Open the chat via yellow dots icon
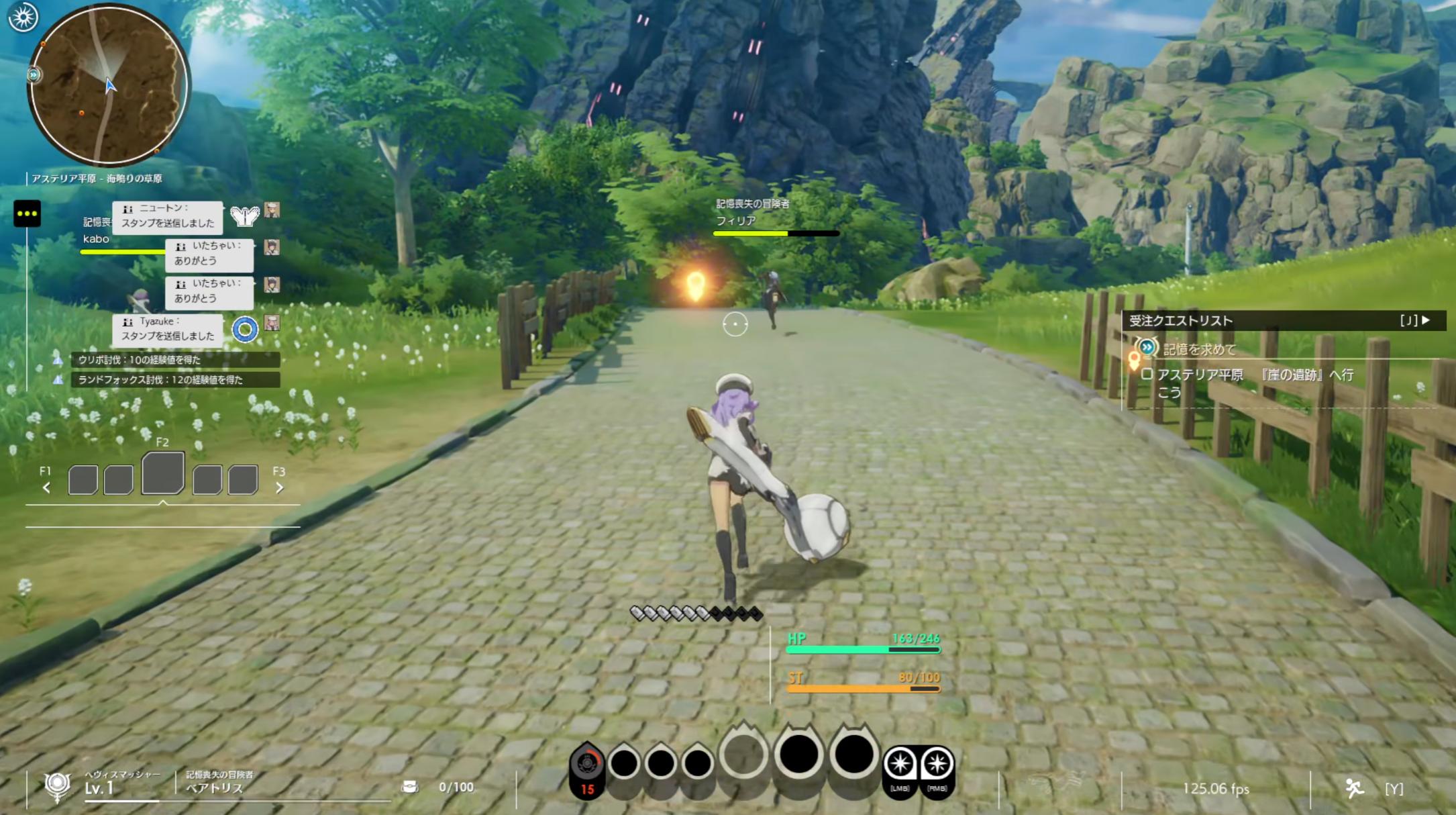The width and height of the screenshot is (1456, 815). coord(28,213)
